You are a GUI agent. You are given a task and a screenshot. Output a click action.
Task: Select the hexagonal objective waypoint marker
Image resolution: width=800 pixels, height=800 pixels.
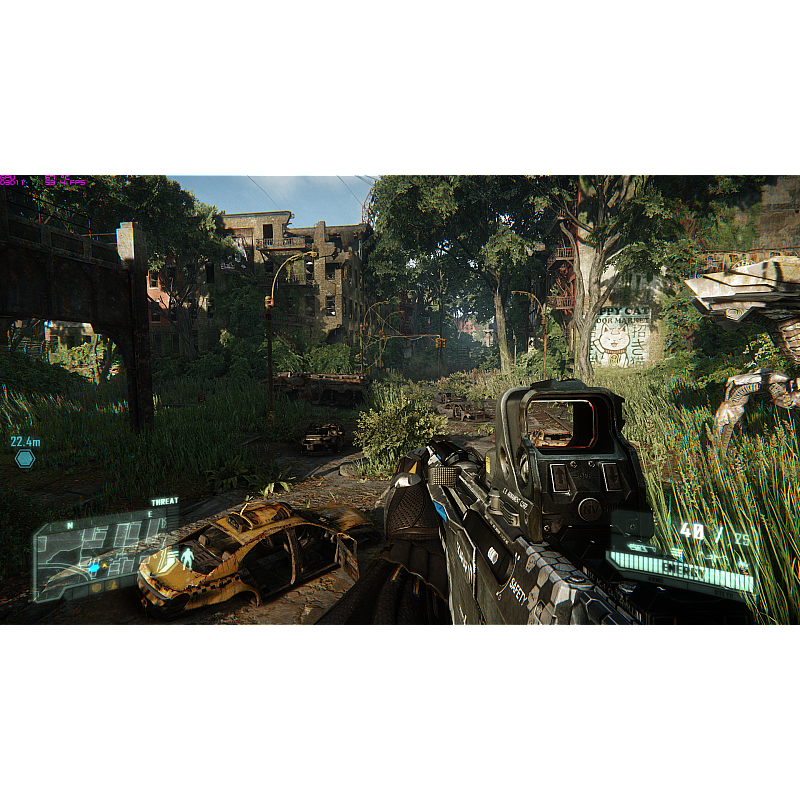coord(24,458)
